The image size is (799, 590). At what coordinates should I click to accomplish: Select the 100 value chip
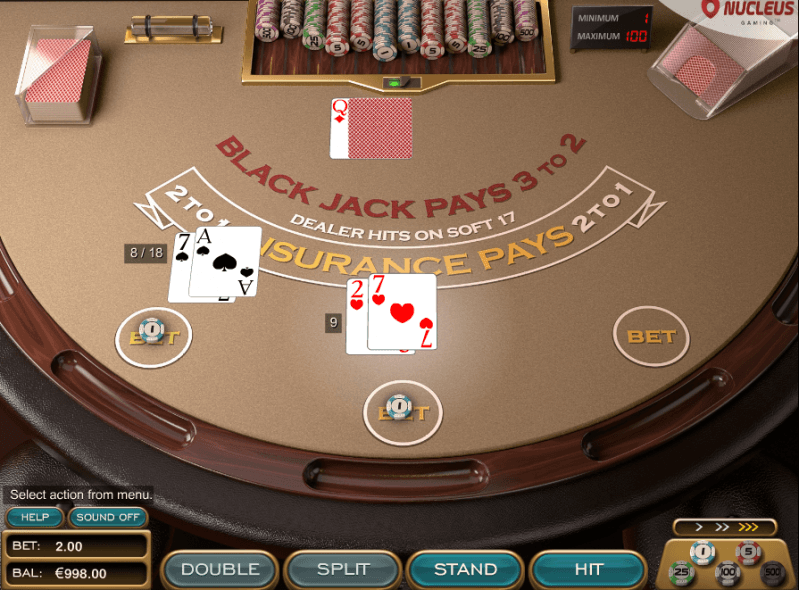pyautogui.click(x=727, y=574)
